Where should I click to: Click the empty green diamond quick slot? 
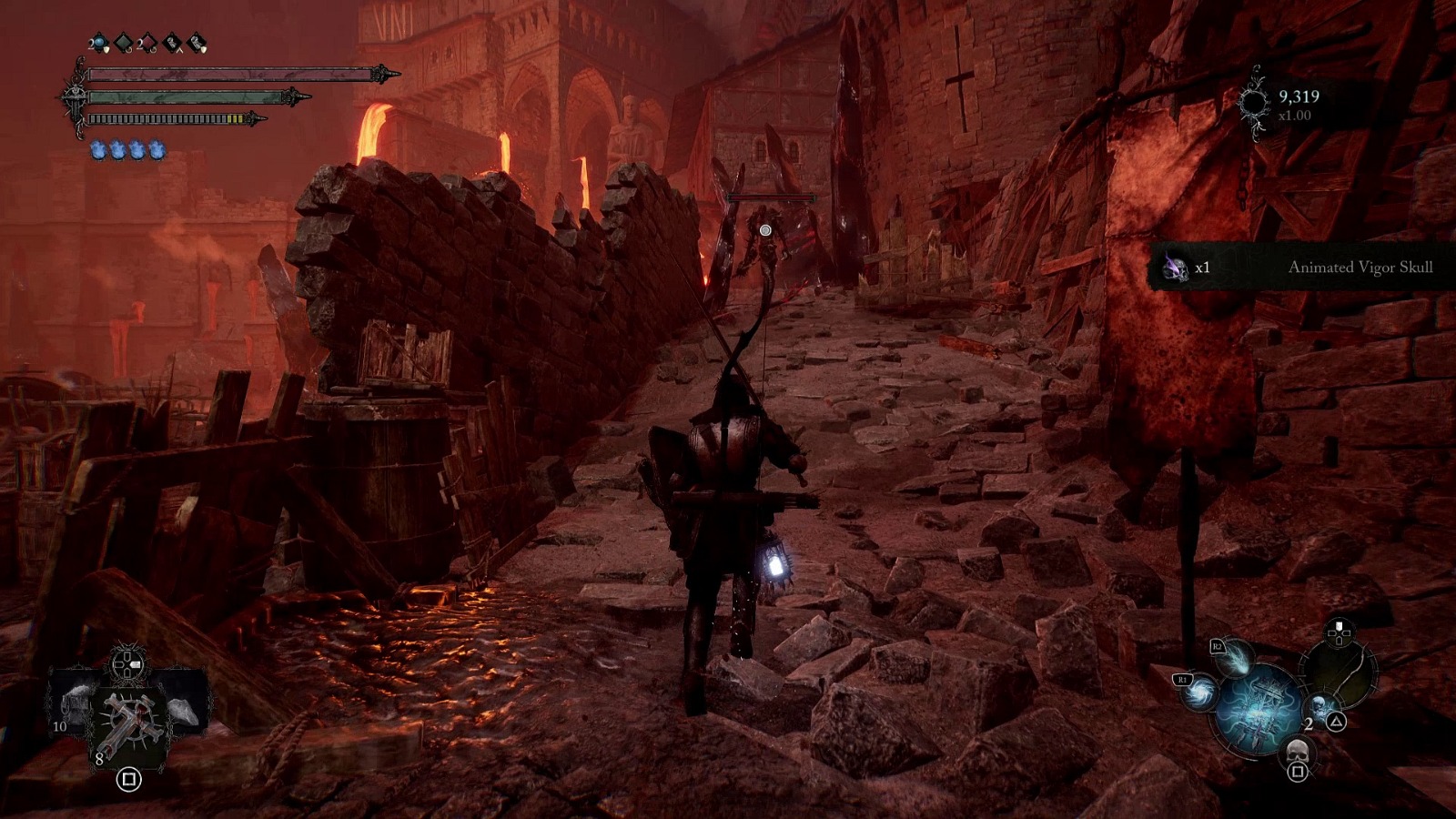121,43
